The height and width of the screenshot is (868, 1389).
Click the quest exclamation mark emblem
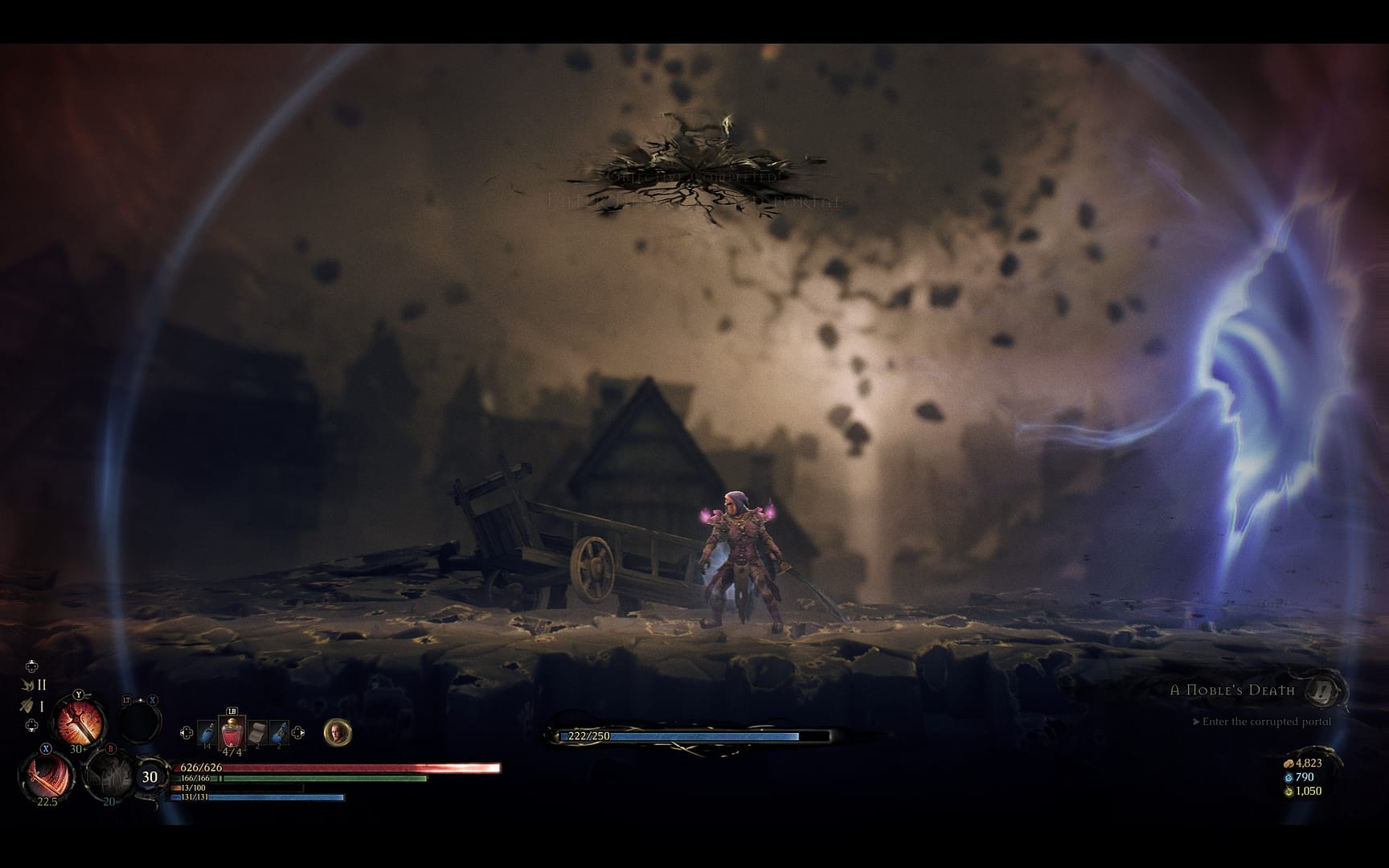click(x=1324, y=690)
